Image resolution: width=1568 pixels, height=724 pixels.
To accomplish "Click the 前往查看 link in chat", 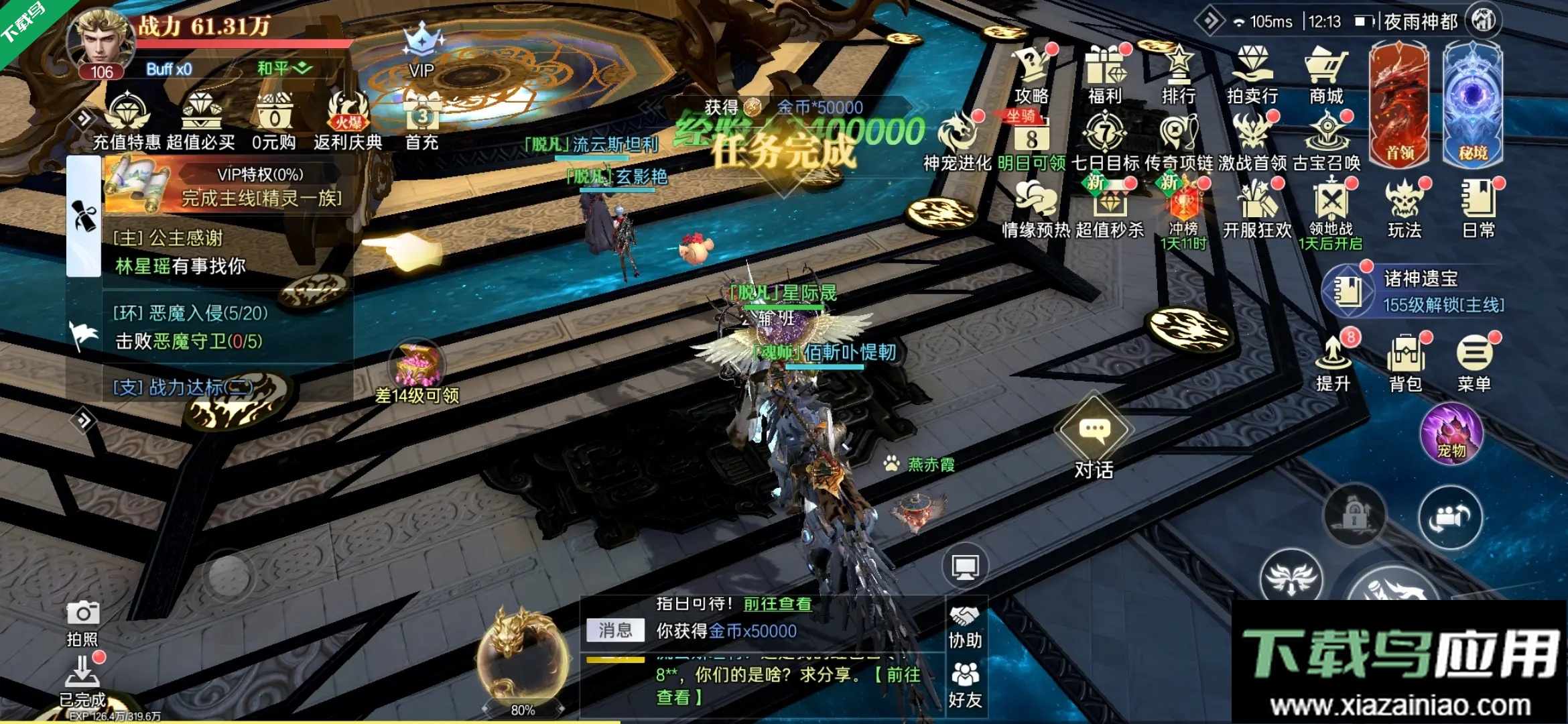I will (777, 604).
